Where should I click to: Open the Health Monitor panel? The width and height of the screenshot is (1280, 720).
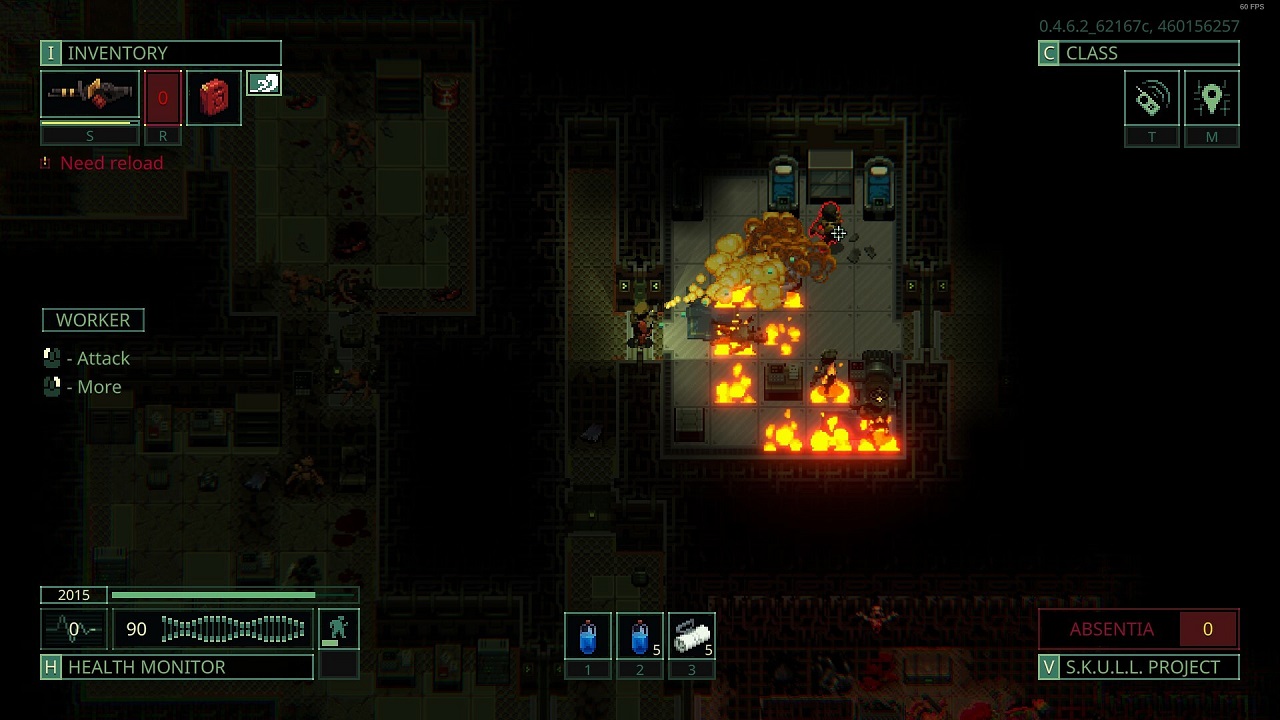tap(177, 667)
